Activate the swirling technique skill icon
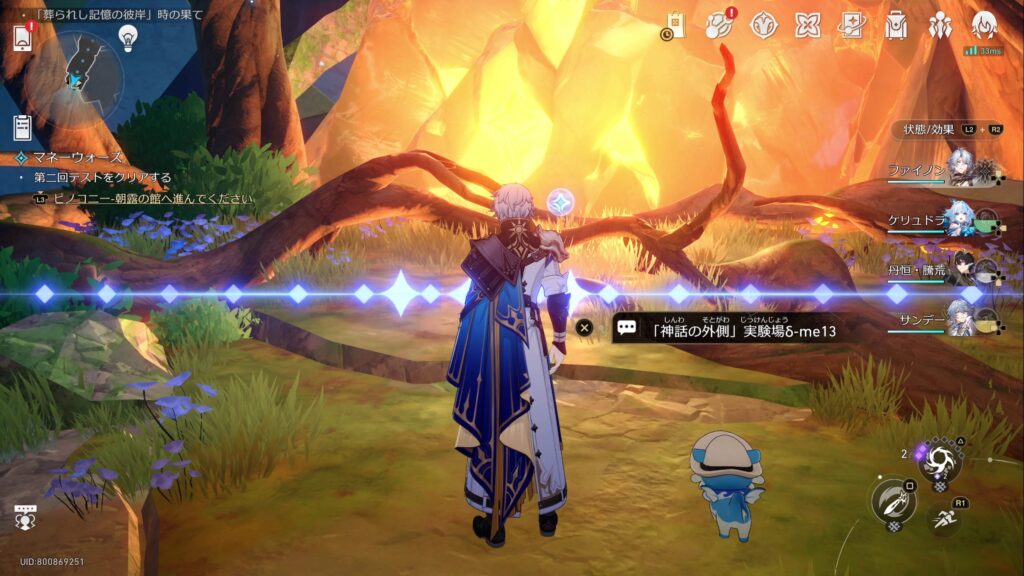 940,460
